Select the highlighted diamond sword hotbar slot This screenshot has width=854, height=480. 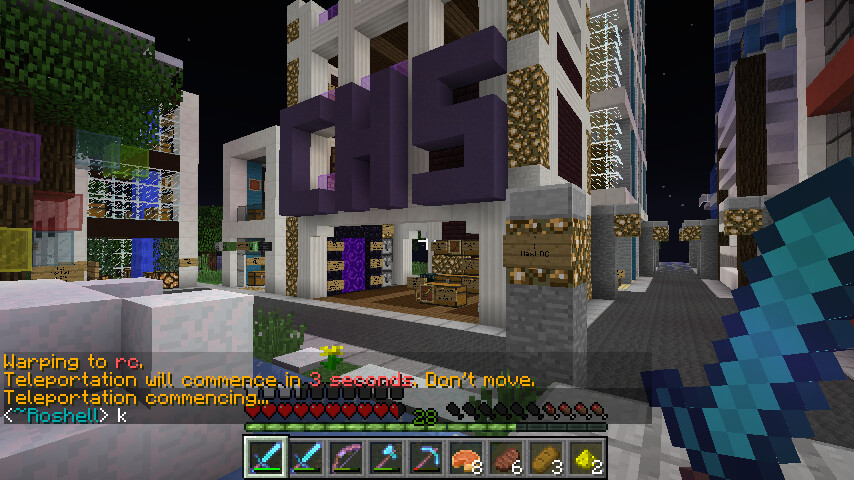[x=267, y=458]
